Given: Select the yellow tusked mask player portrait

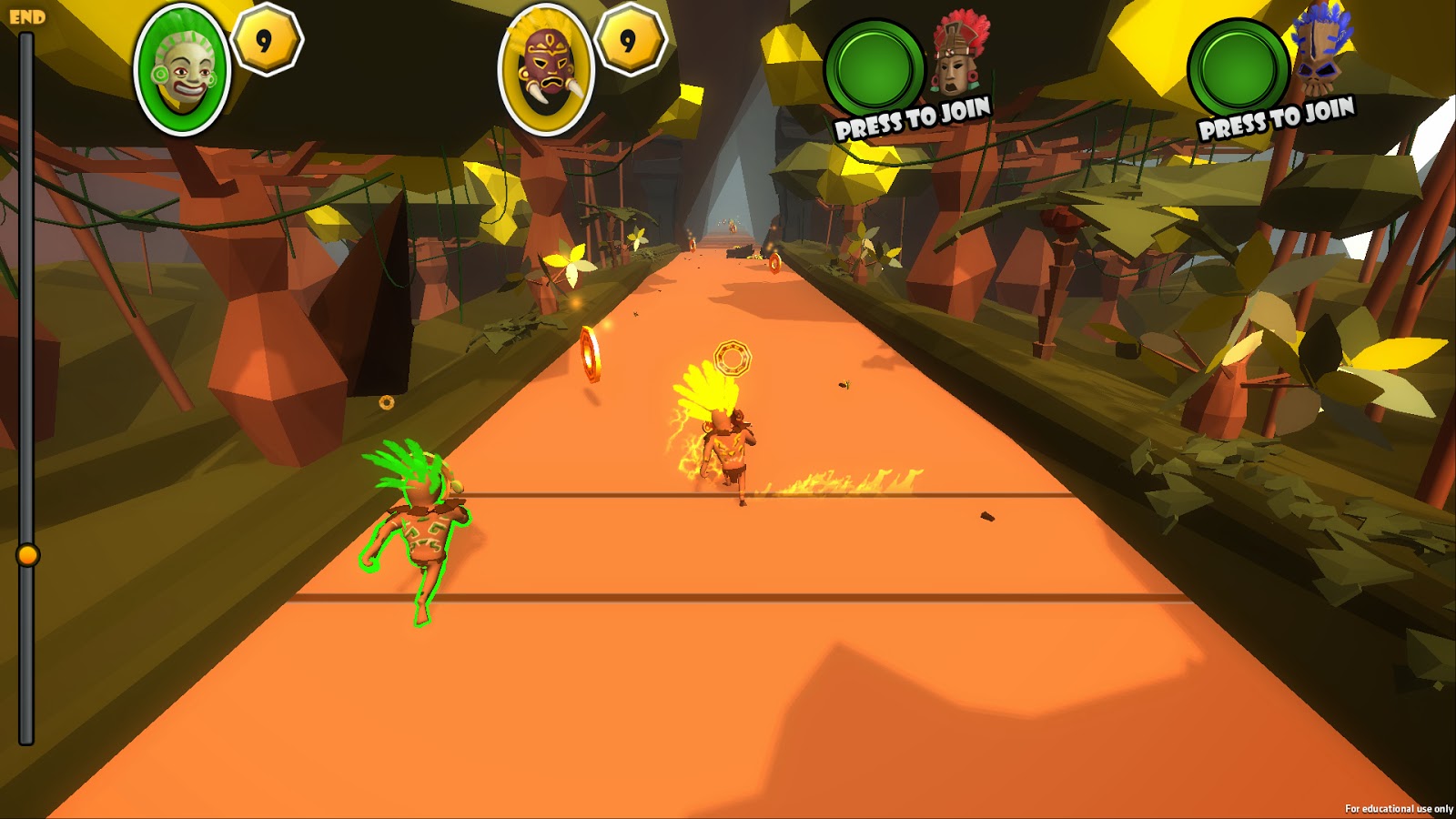Looking at the screenshot, I should pos(546,70).
